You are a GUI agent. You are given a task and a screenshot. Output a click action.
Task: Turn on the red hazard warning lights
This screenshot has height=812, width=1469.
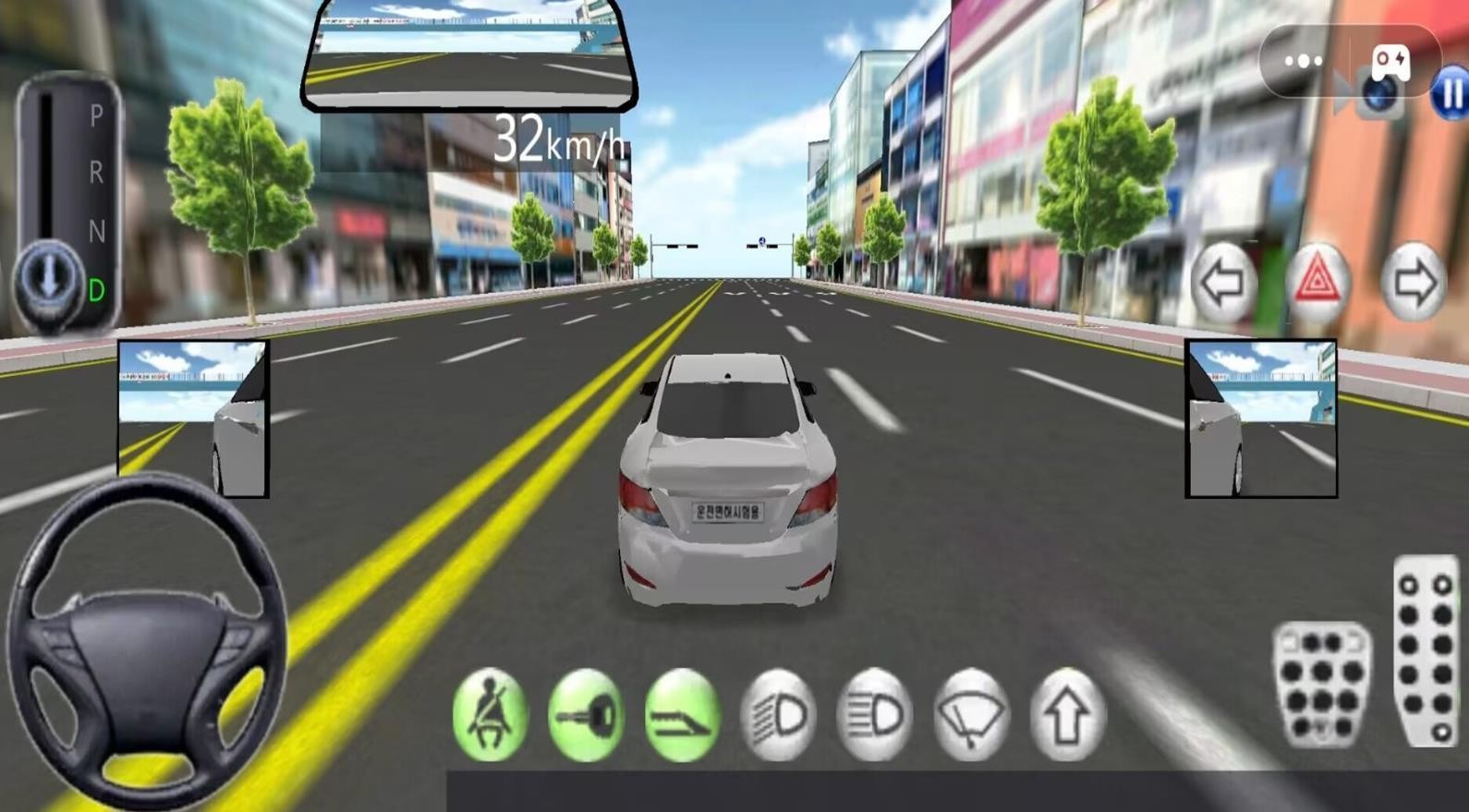click(x=1317, y=281)
